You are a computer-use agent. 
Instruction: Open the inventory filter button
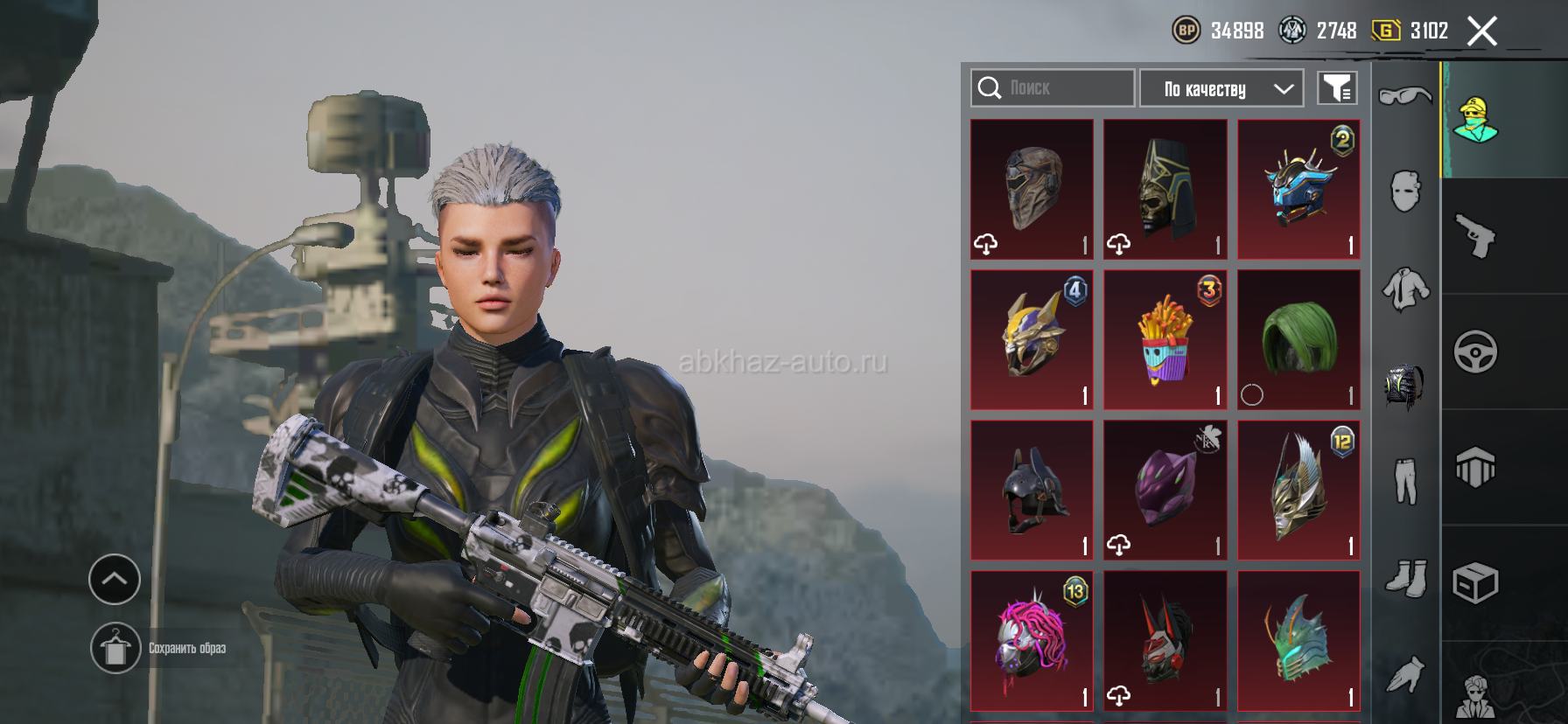click(1337, 88)
